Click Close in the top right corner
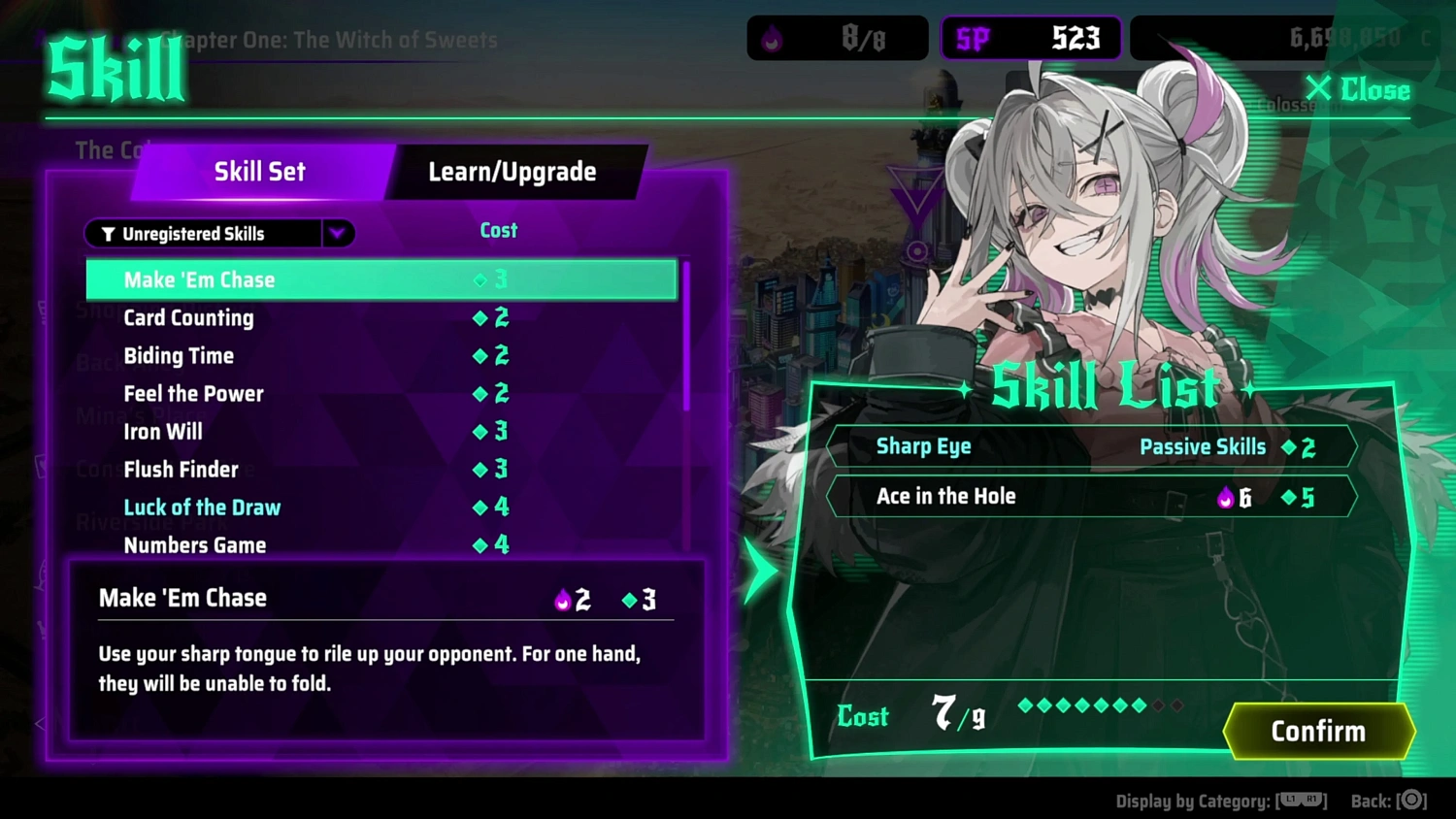 (x=1358, y=89)
